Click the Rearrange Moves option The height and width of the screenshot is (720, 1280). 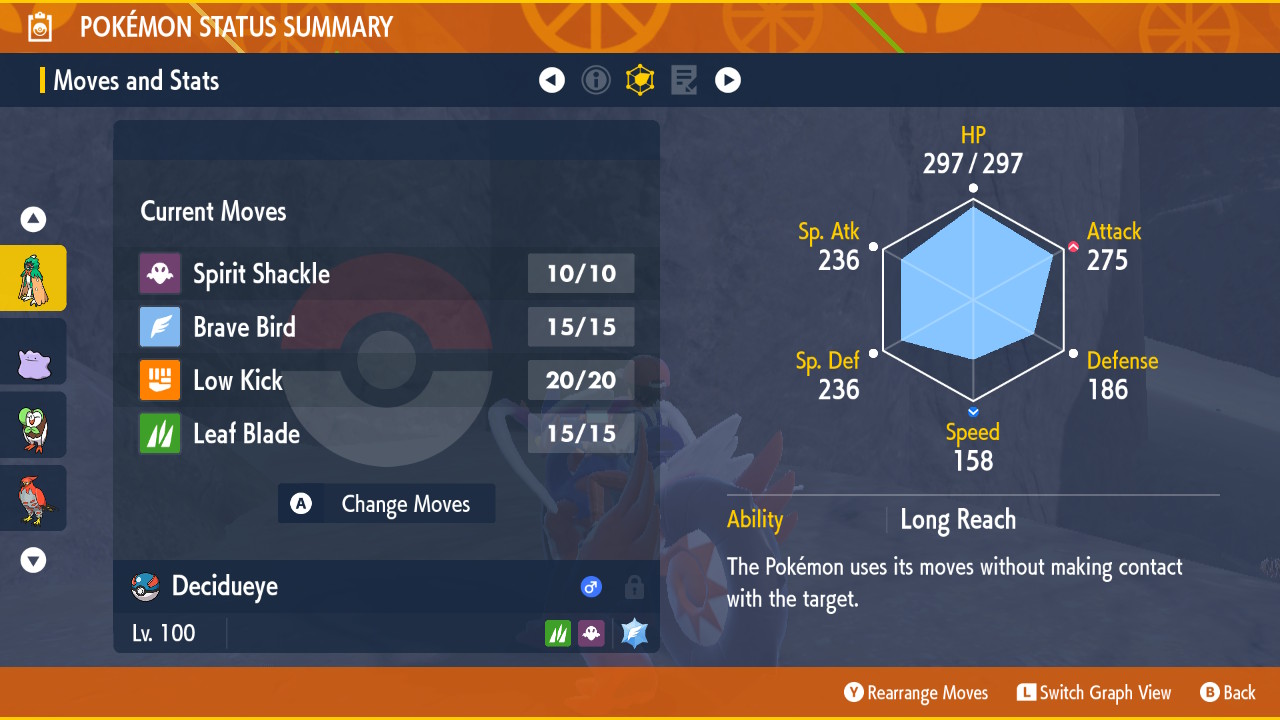tap(916, 693)
